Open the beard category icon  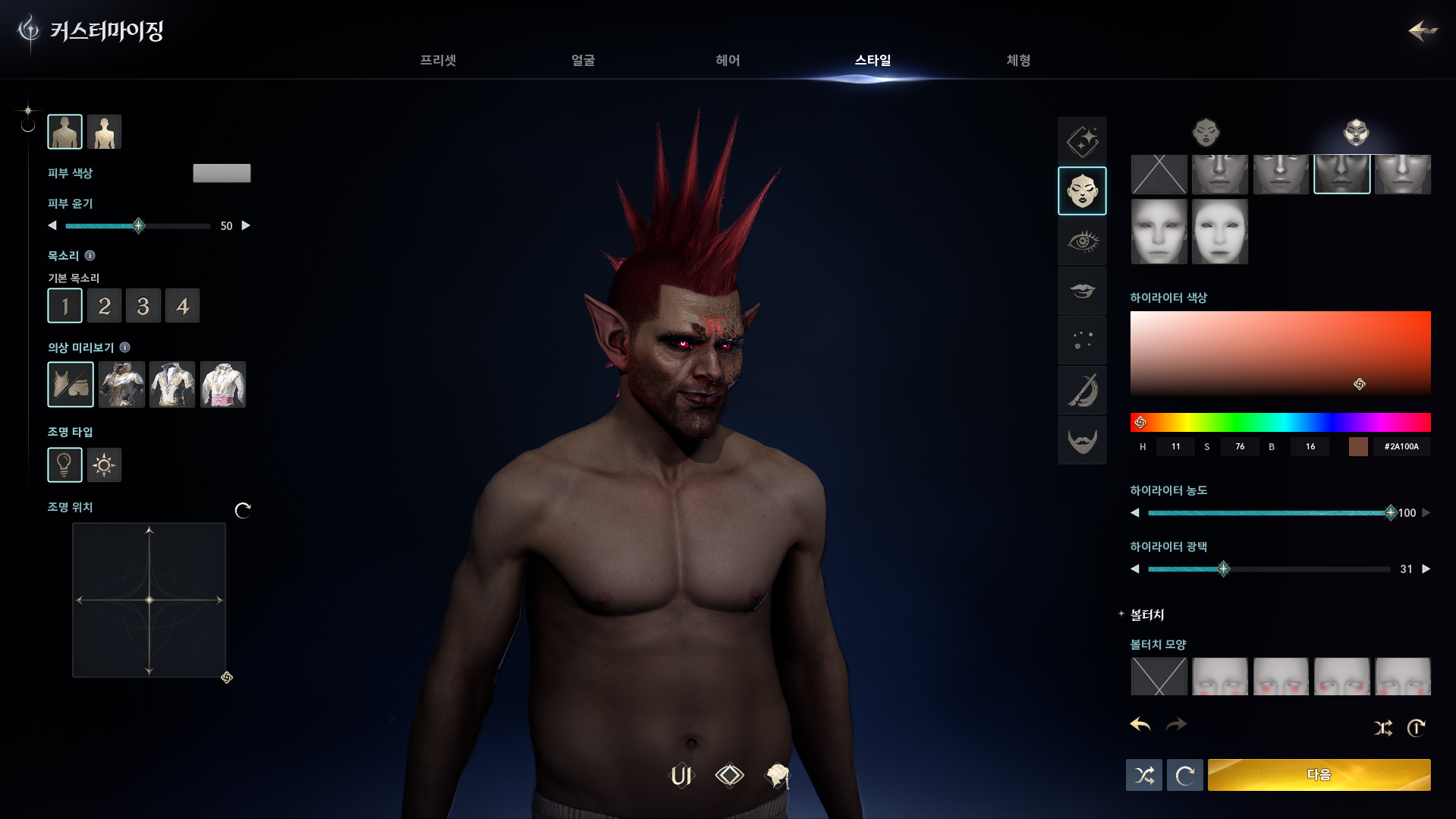(1082, 440)
